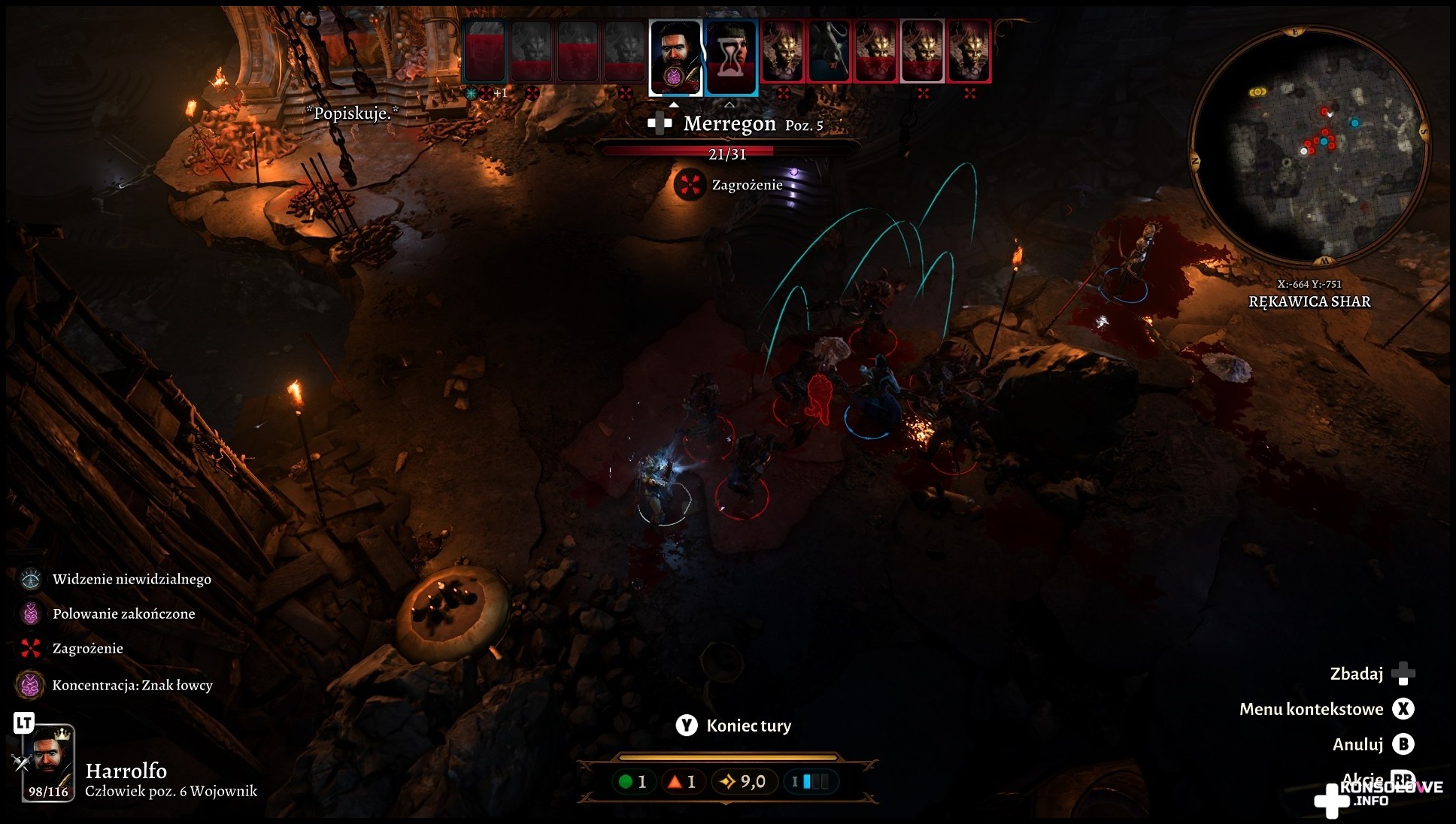
Task: Open the Rękawica Shar minimap
Action: coord(1309,144)
